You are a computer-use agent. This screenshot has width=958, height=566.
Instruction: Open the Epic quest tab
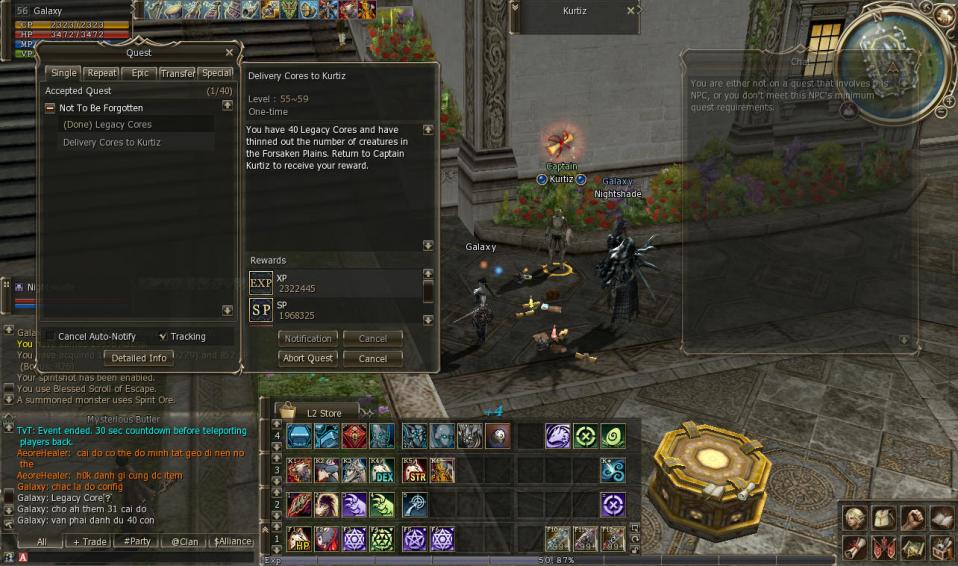pyautogui.click(x=139, y=73)
